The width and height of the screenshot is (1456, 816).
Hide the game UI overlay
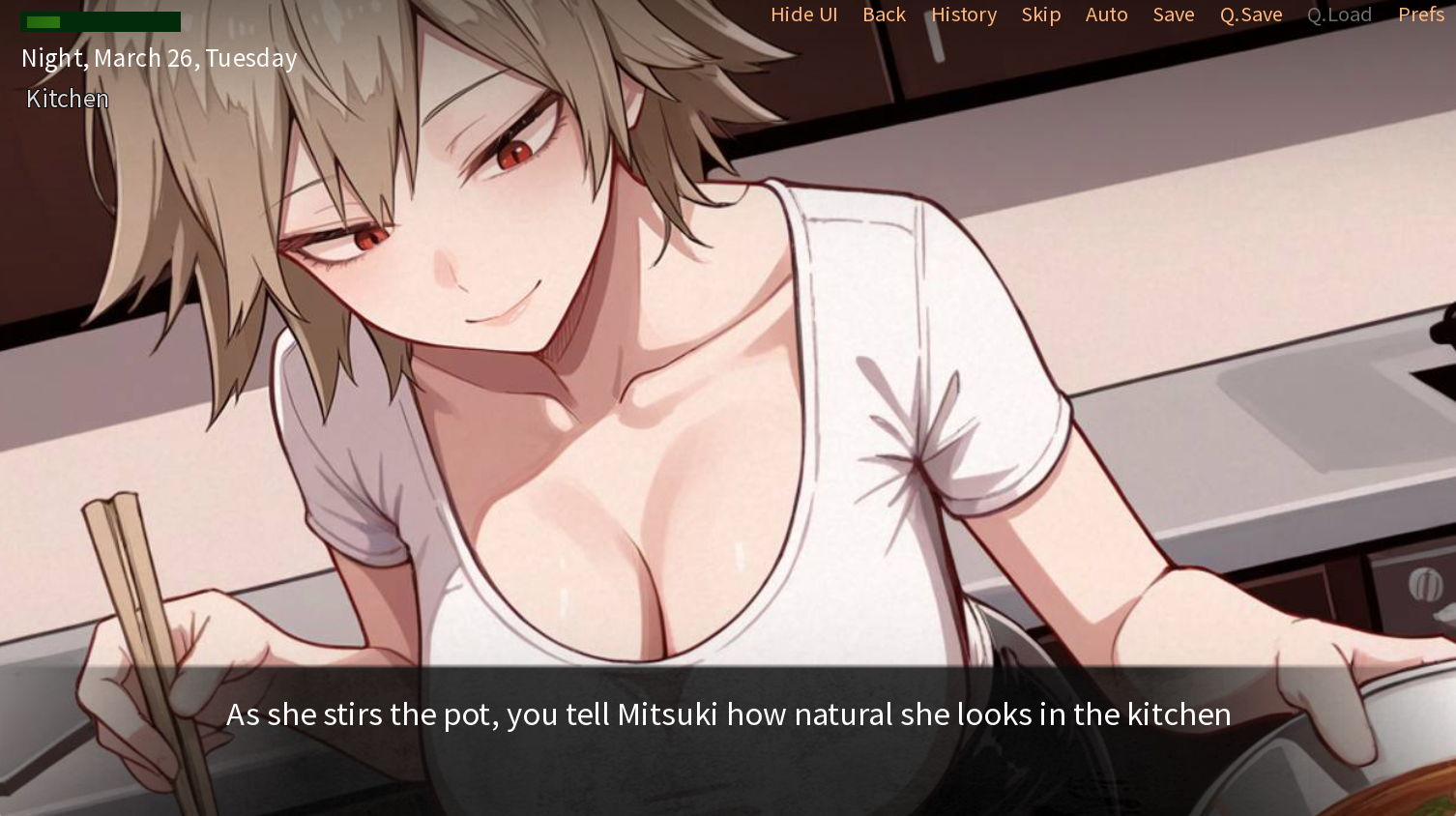[x=803, y=15]
